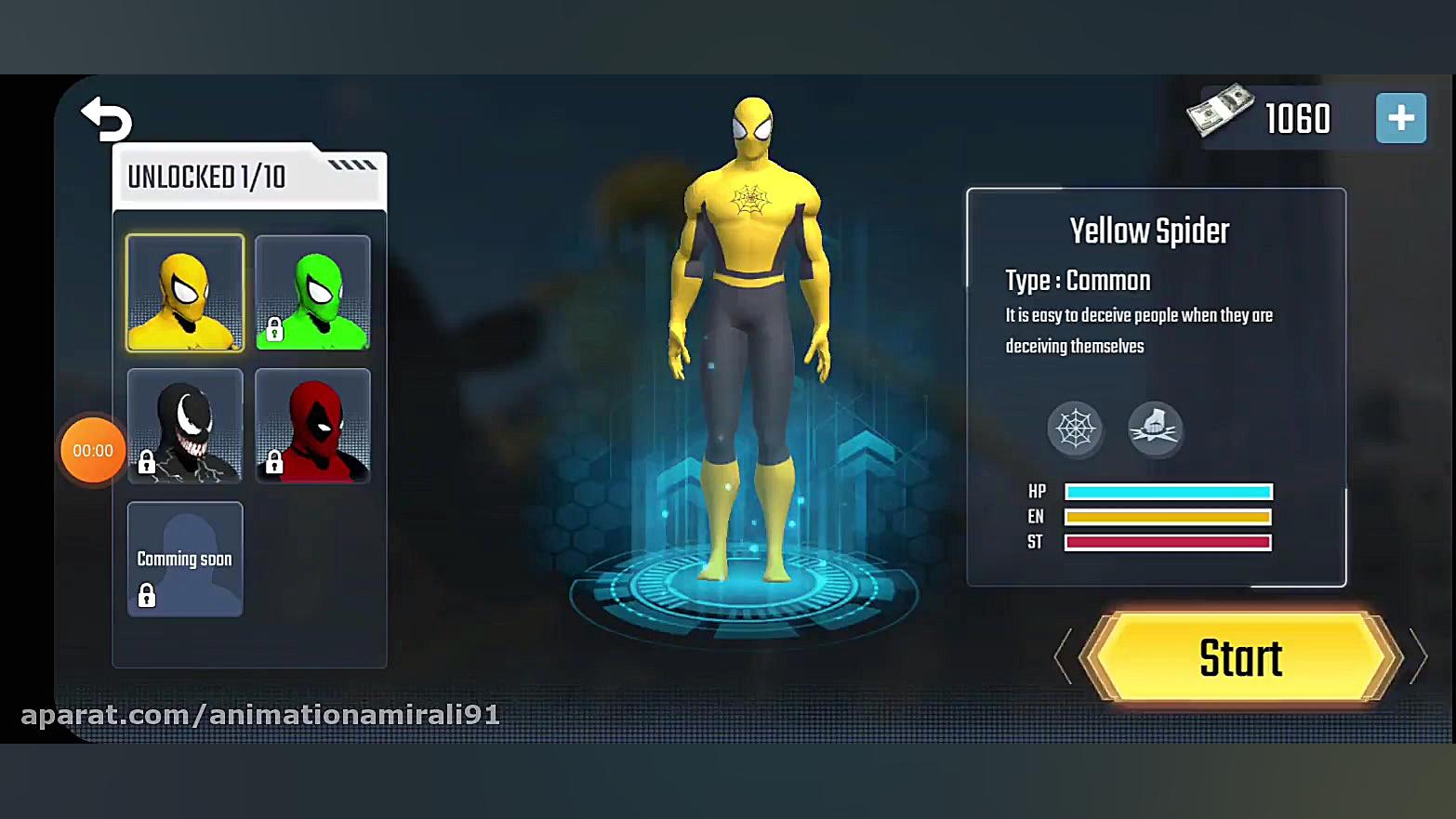Select the Yellow Spider character tile
Viewport: 1456px width, 819px height.
pyautogui.click(x=185, y=293)
